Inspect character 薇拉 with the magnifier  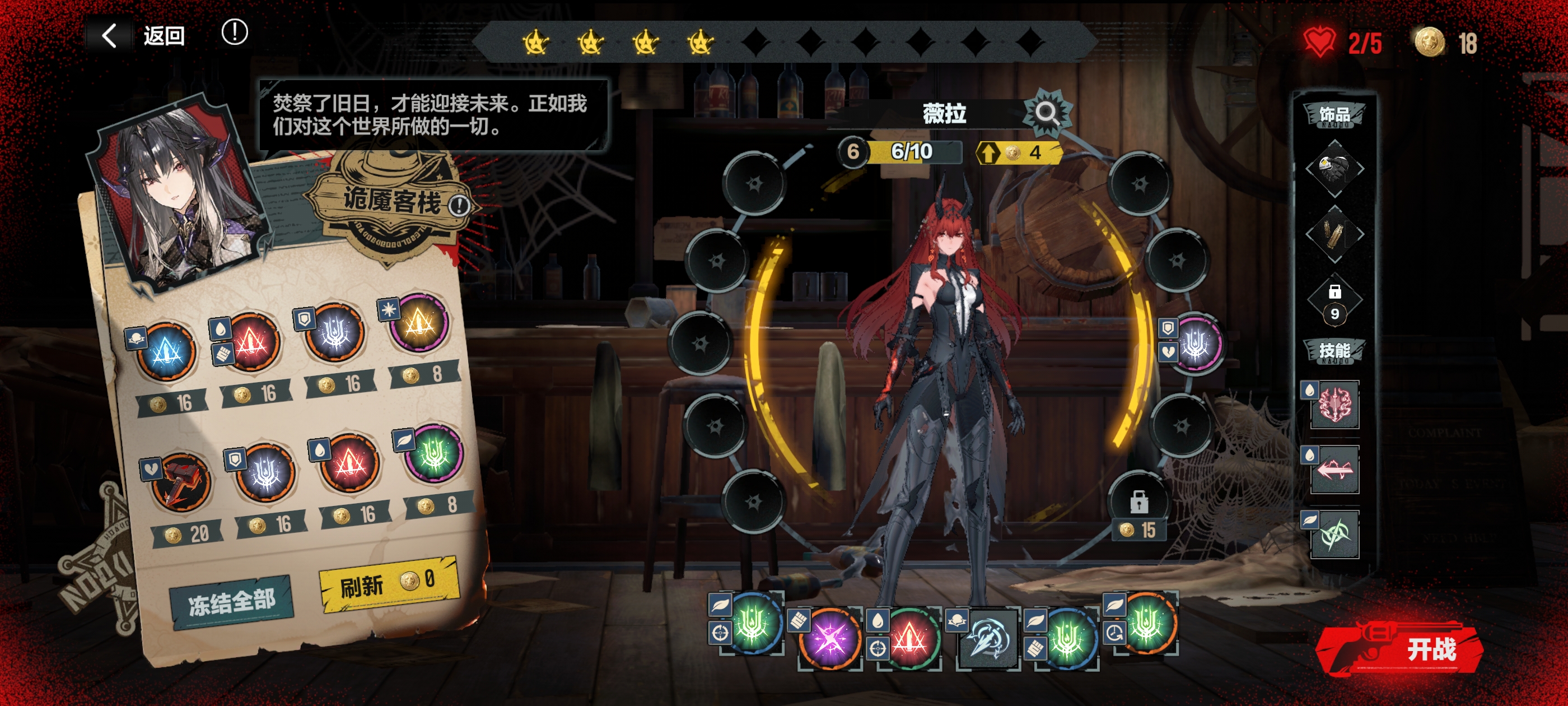1046,113
